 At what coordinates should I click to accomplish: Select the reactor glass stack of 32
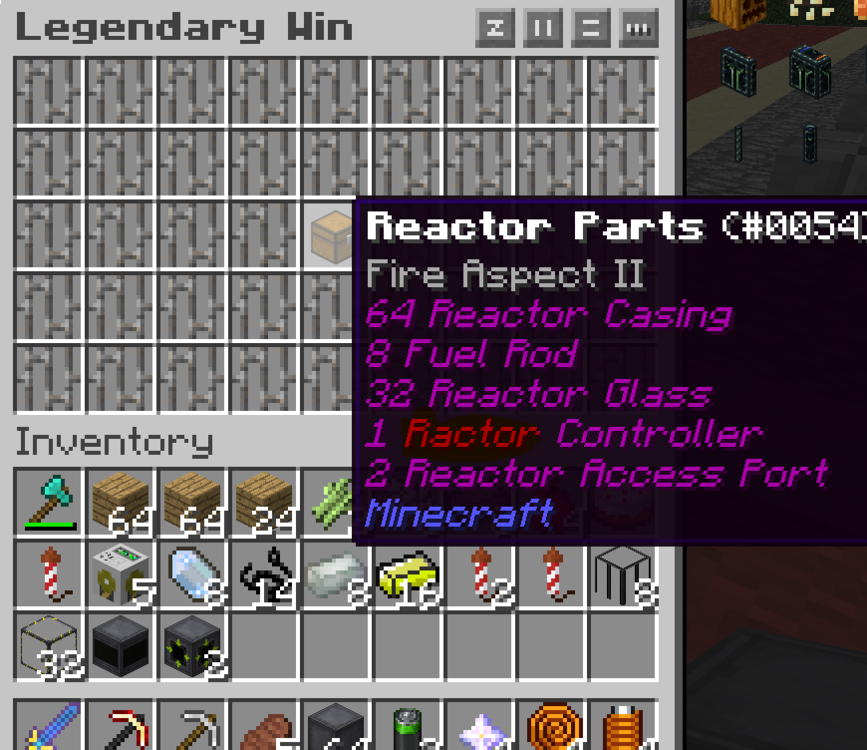pos(50,647)
